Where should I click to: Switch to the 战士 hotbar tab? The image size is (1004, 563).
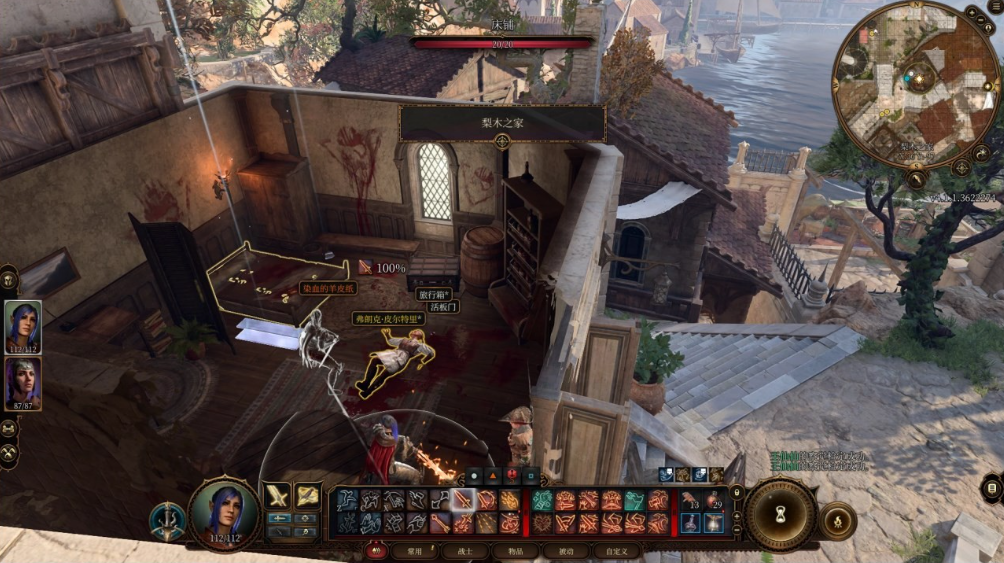463,551
